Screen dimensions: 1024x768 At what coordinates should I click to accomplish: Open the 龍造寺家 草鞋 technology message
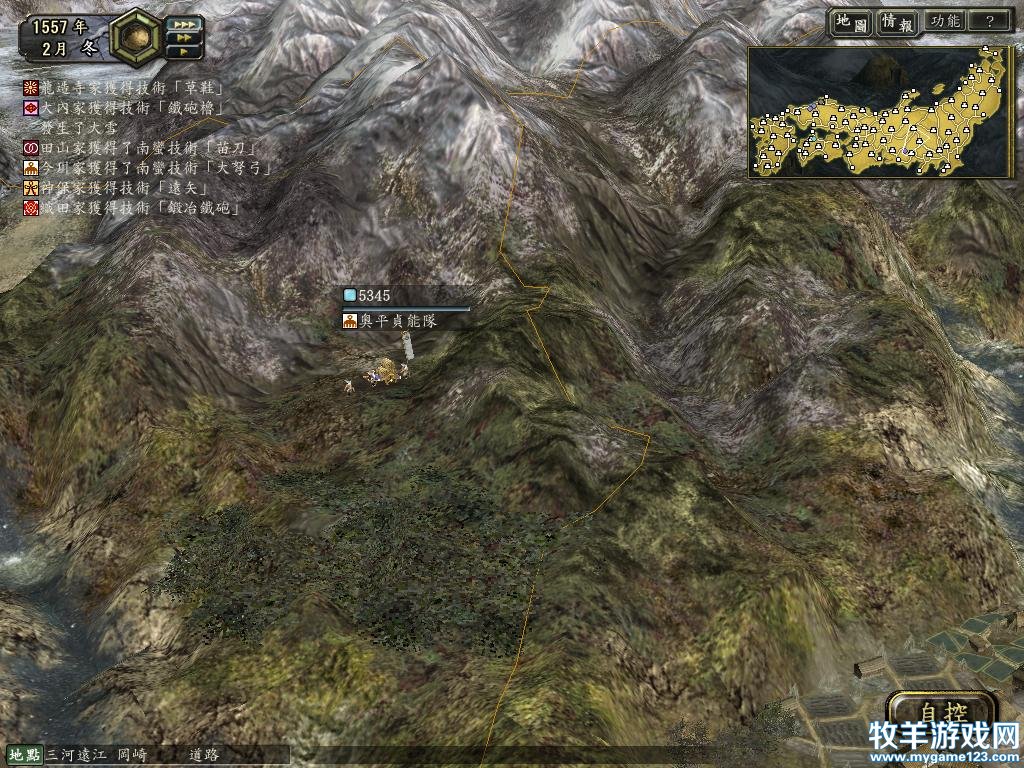point(130,88)
